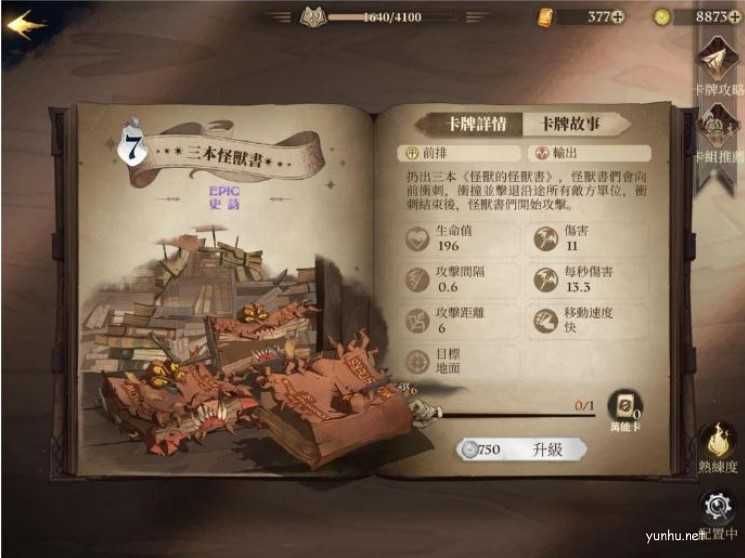Select the 生命值 stat entry
The height and width of the screenshot is (558, 745).
click(458, 239)
